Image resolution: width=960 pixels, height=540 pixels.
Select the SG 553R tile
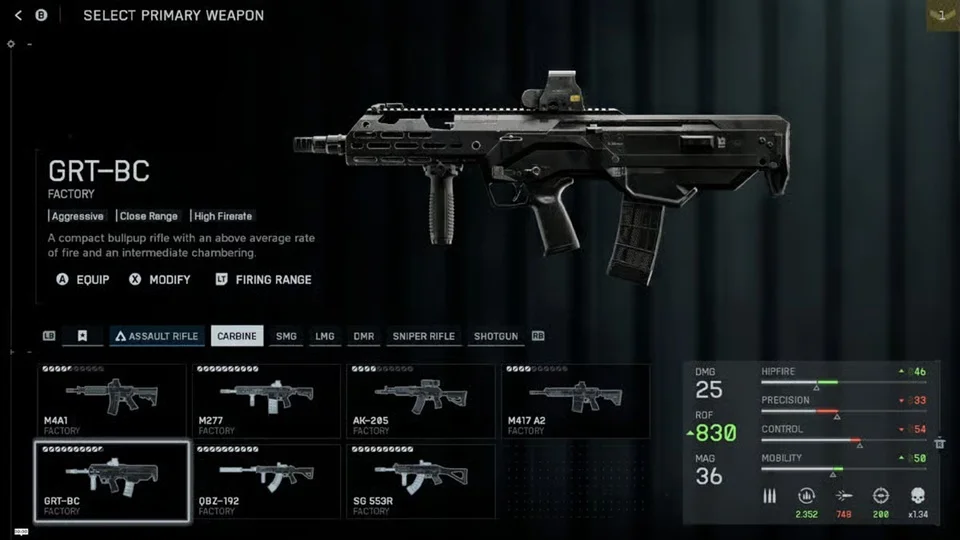tap(421, 481)
